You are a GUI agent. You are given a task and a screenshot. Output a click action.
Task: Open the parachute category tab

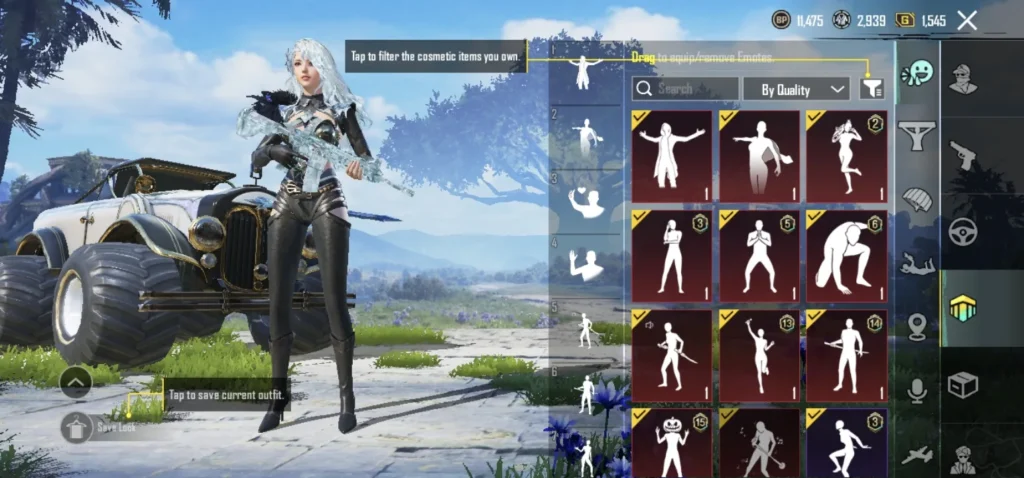click(916, 199)
